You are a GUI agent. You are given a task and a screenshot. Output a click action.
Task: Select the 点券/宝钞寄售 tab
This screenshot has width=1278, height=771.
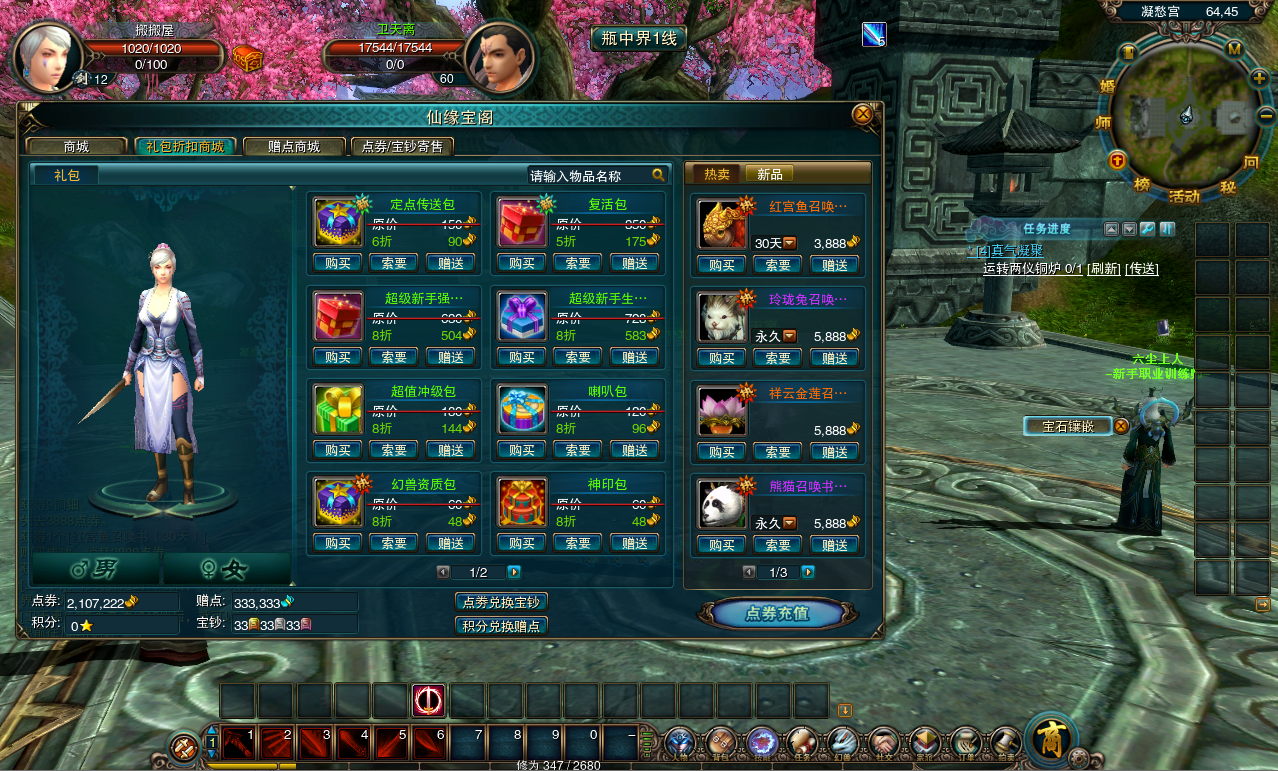pyautogui.click(x=402, y=146)
